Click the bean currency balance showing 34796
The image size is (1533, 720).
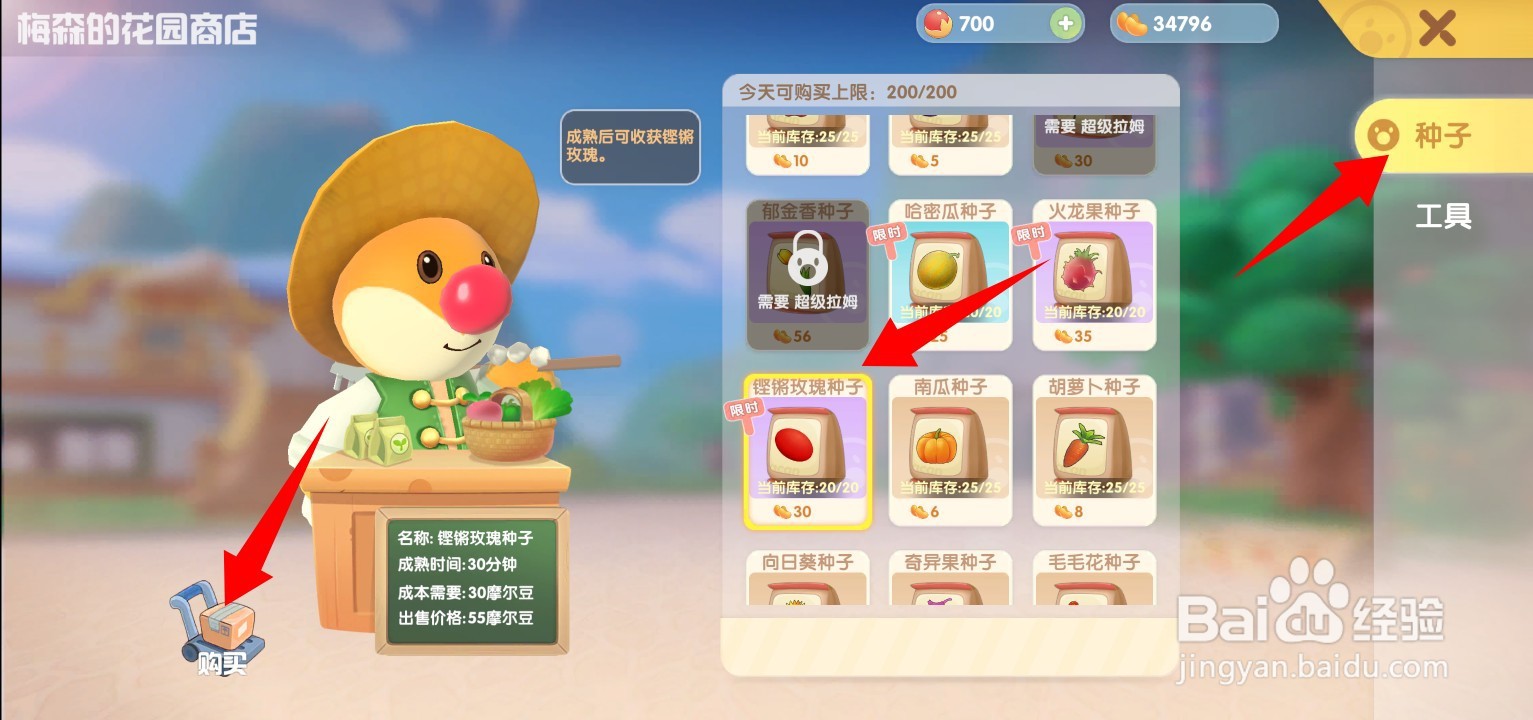pyautogui.click(x=1193, y=22)
